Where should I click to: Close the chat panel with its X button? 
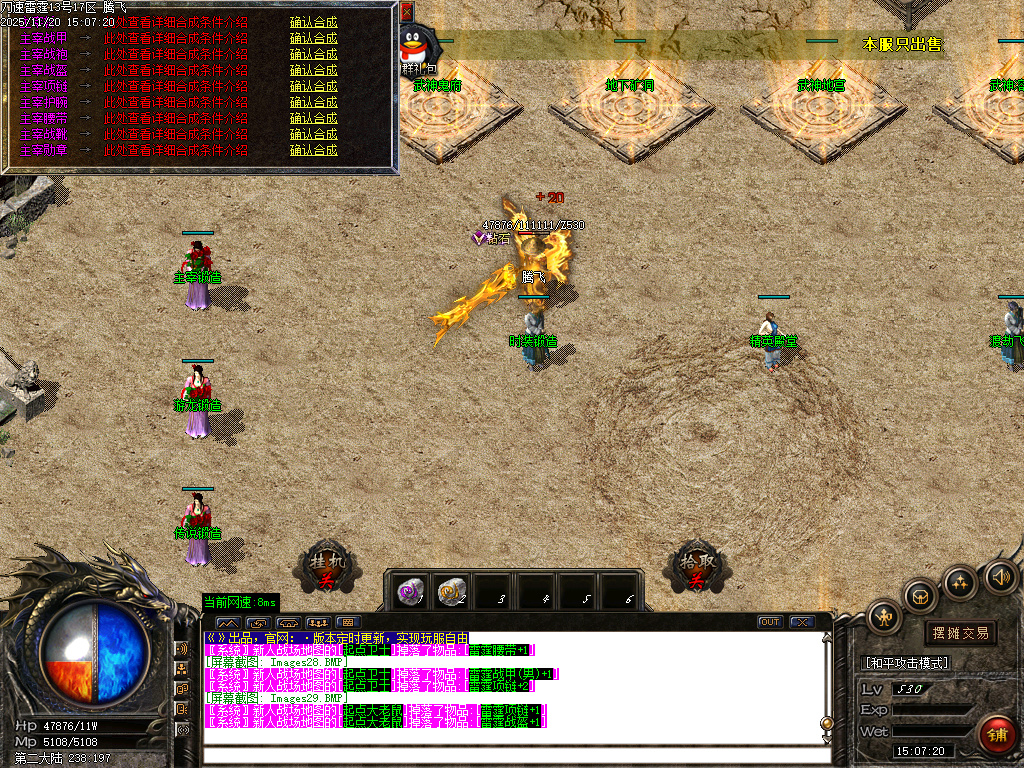pyautogui.click(x=801, y=622)
